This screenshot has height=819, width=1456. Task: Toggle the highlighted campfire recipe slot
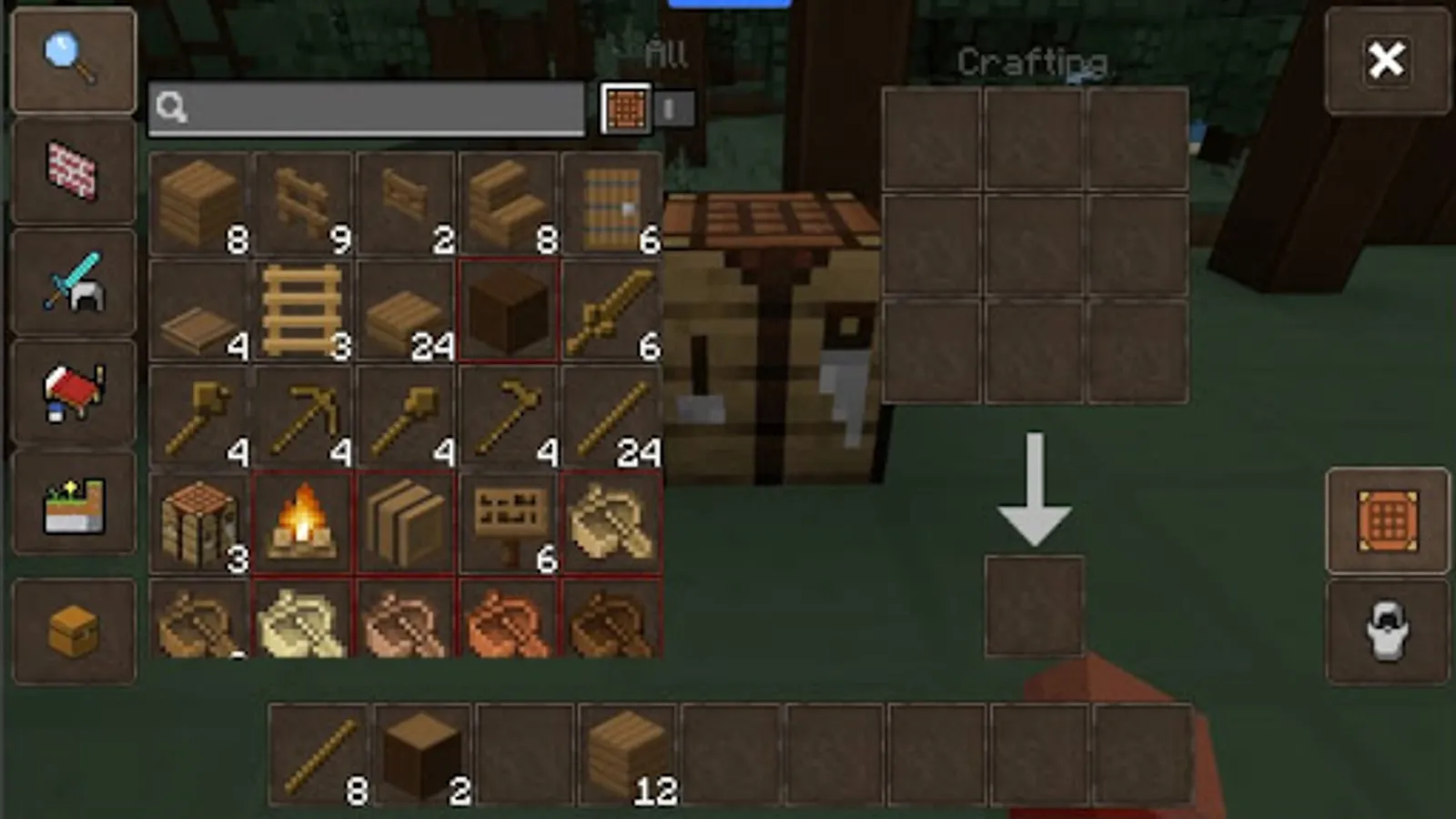pos(302,519)
